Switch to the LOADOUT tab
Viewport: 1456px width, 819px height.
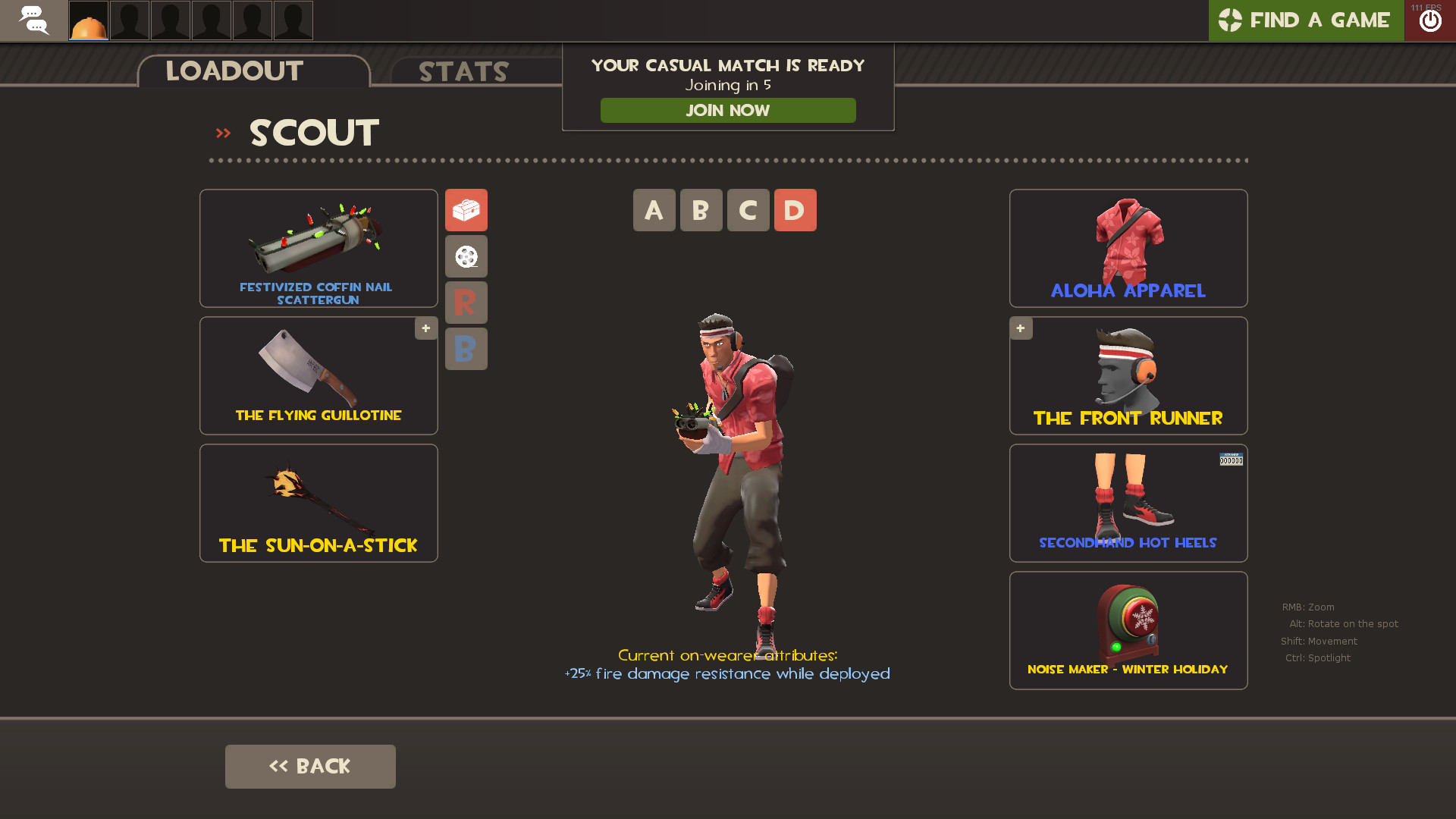tap(234, 71)
